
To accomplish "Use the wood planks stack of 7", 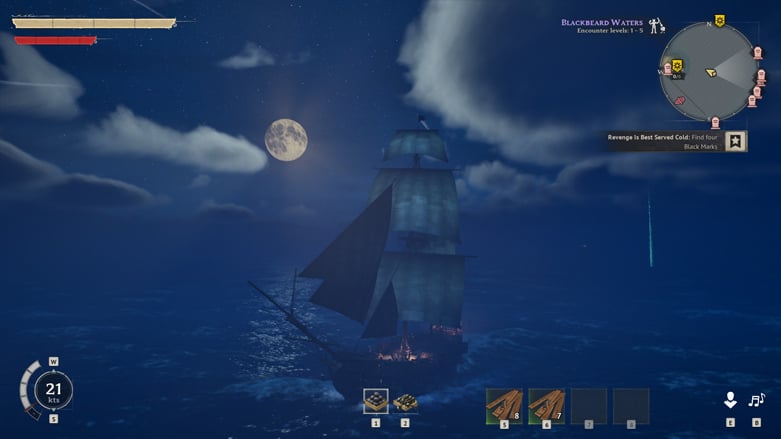I will pyautogui.click(x=546, y=406).
